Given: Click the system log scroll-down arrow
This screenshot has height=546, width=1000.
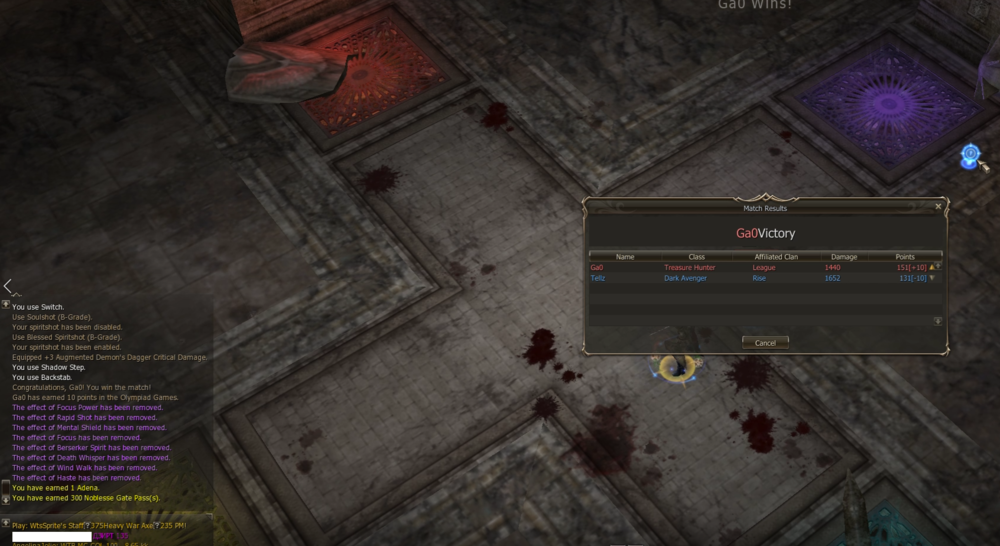Looking at the screenshot, I should click(6, 498).
